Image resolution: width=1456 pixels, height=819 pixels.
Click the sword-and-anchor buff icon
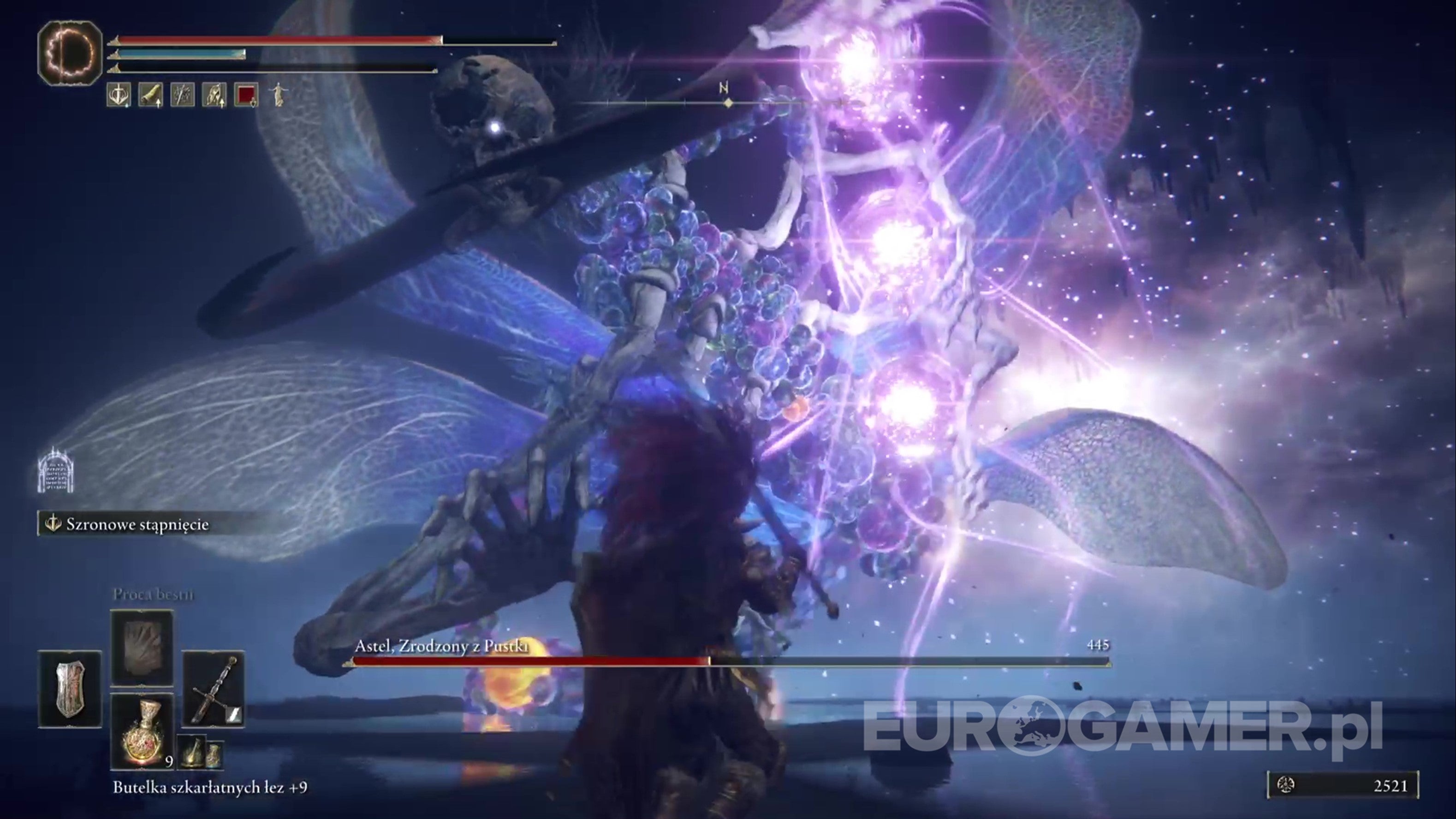pyautogui.click(x=119, y=95)
